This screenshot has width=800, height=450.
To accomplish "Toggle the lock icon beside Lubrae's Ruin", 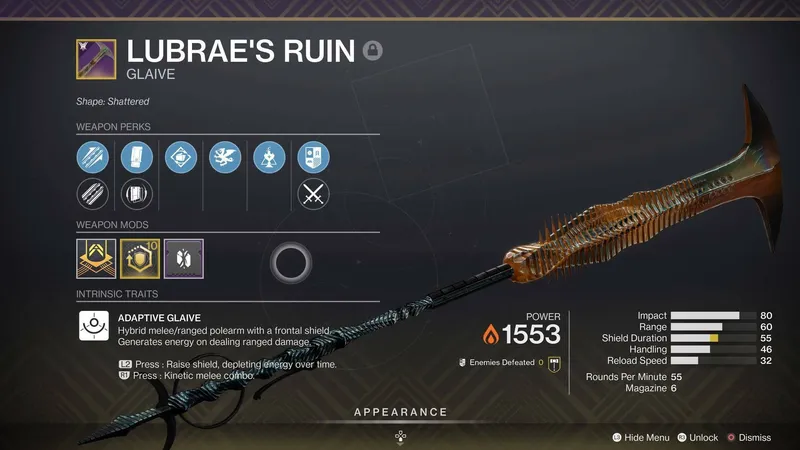I will tap(373, 50).
